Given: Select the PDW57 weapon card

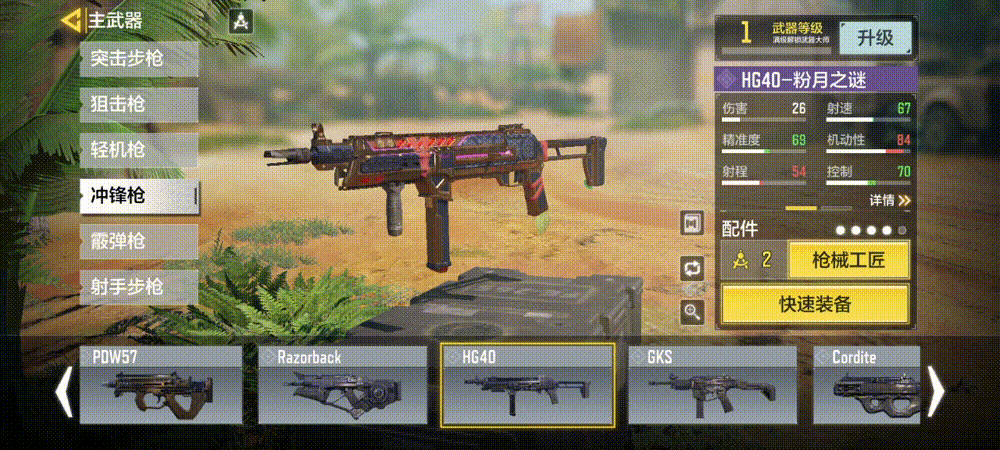Looking at the screenshot, I should click(162, 385).
